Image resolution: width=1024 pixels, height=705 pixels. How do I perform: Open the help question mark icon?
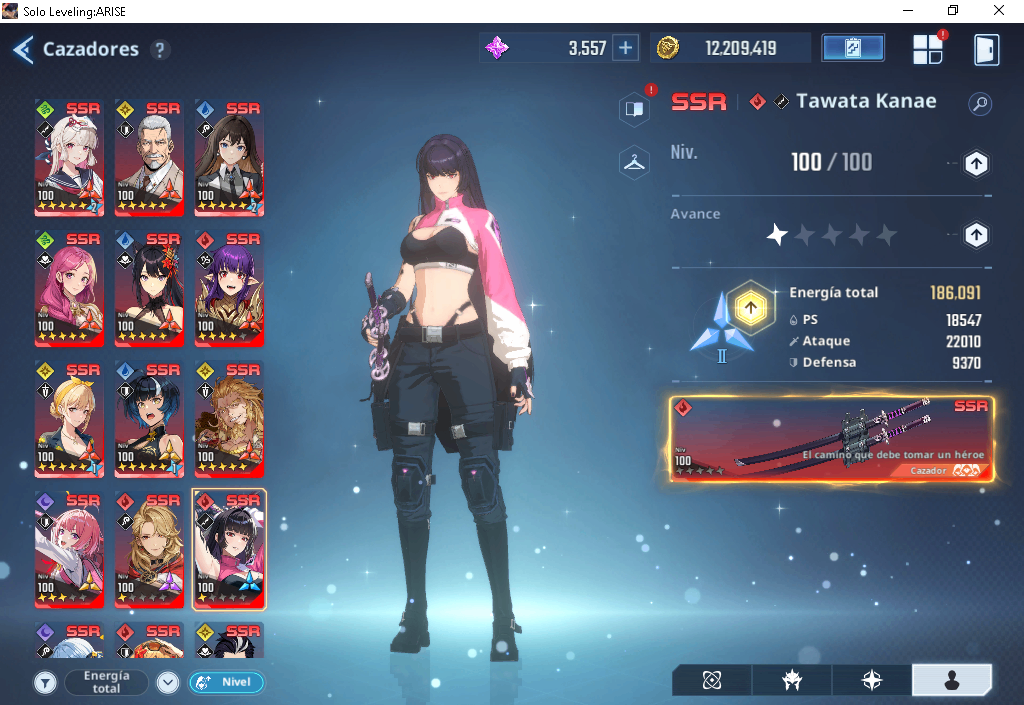160,49
